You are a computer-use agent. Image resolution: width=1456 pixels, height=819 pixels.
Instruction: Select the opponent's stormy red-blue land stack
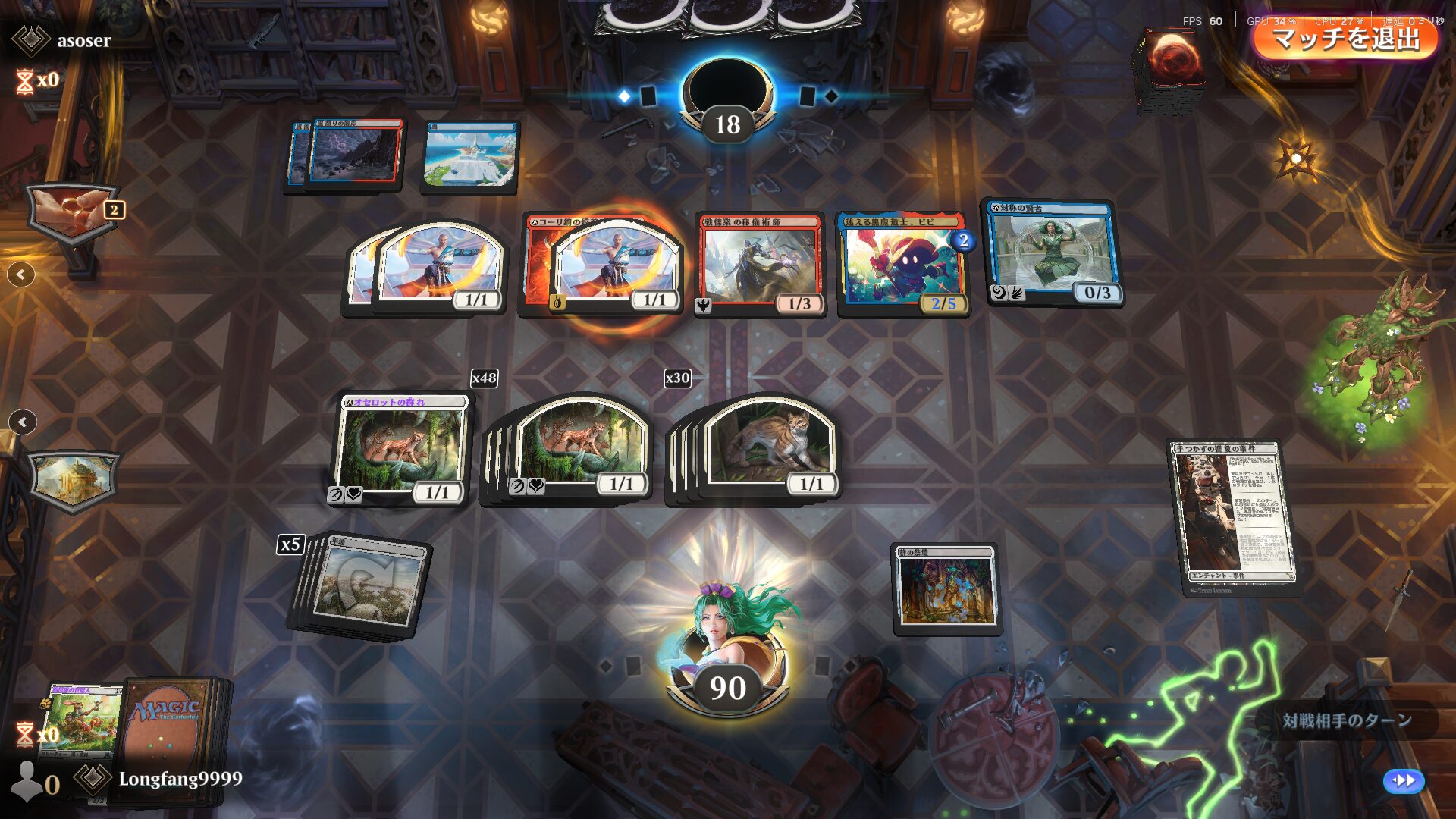point(349,154)
